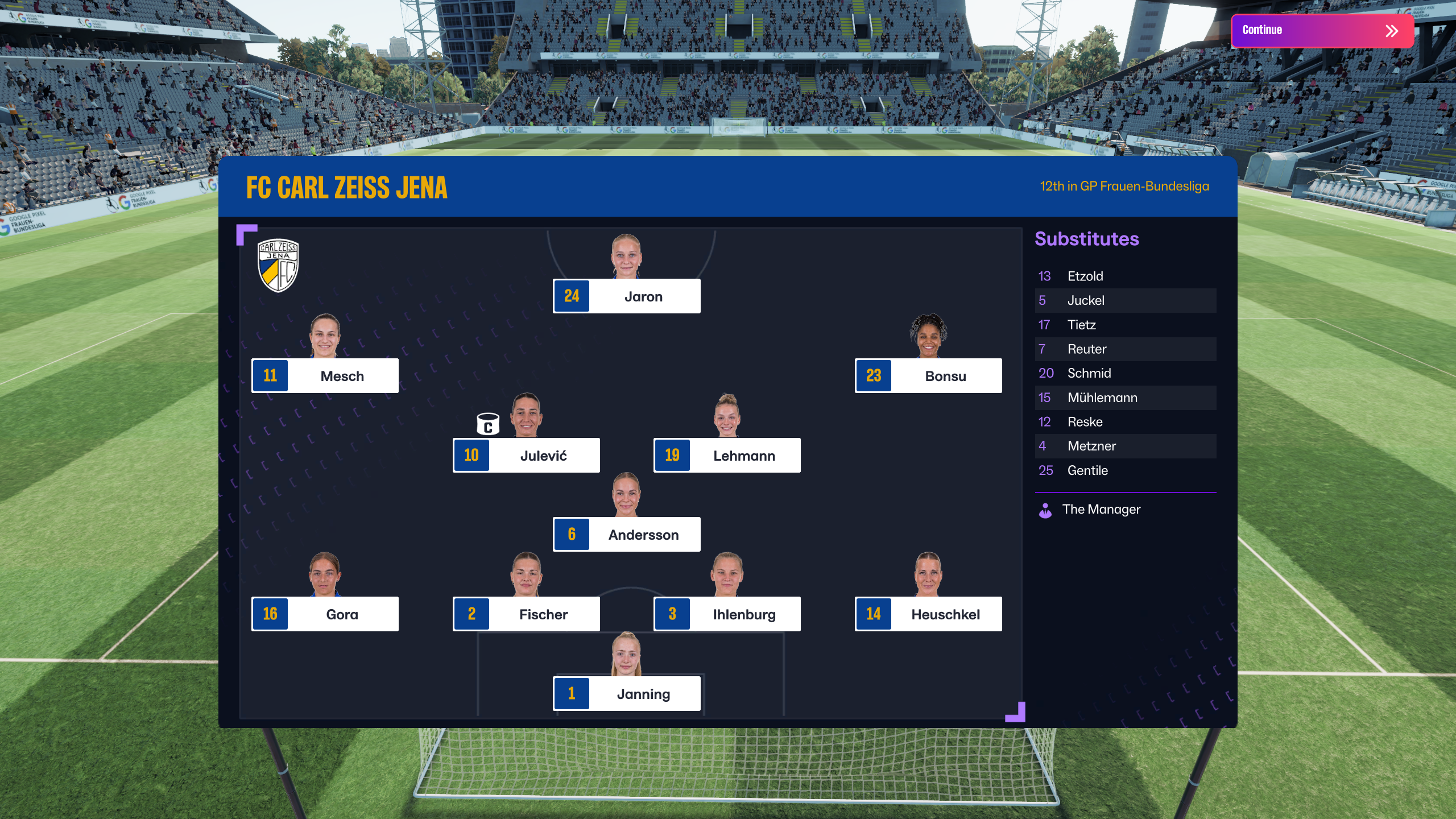The height and width of the screenshot is (819, 1456).
Task: Select defender Gora's lineup card
Action: click(325, 614)
